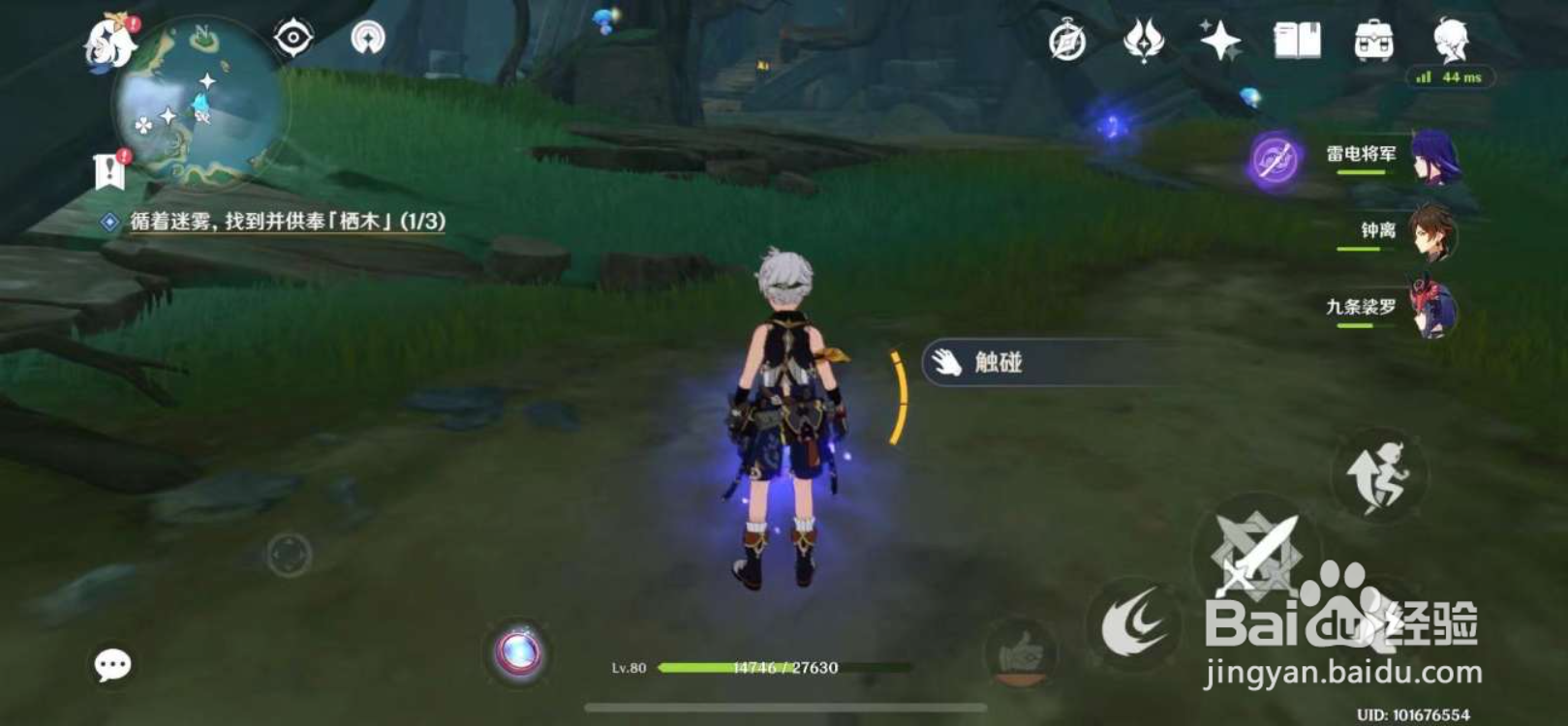Open the Wish screen star icon
1568x726 pixels.
point(1222,41)
